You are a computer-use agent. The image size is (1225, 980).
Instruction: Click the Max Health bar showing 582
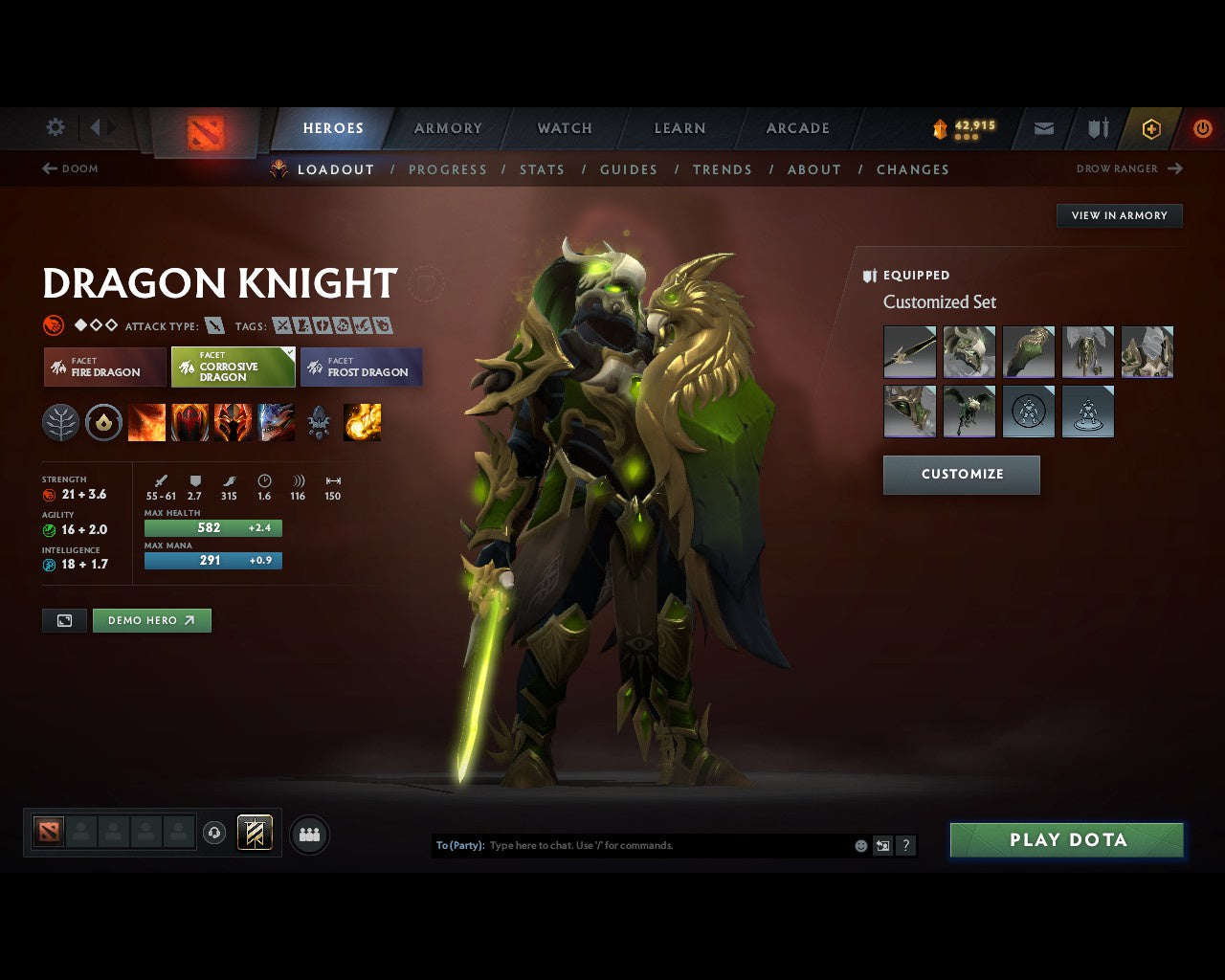click(212, 527)
